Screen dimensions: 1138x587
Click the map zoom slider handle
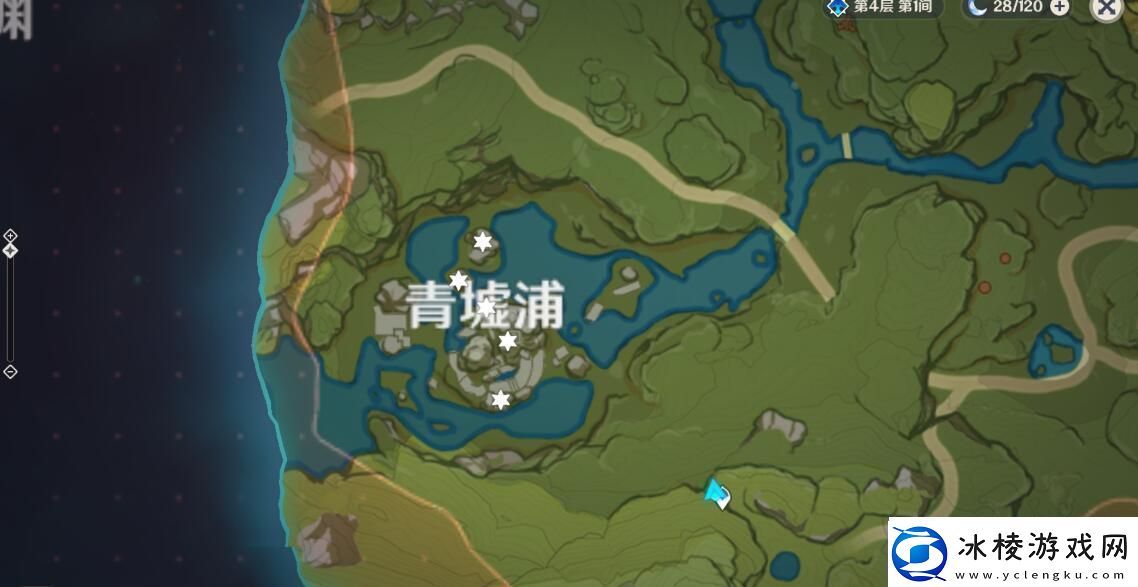point(10,250)
